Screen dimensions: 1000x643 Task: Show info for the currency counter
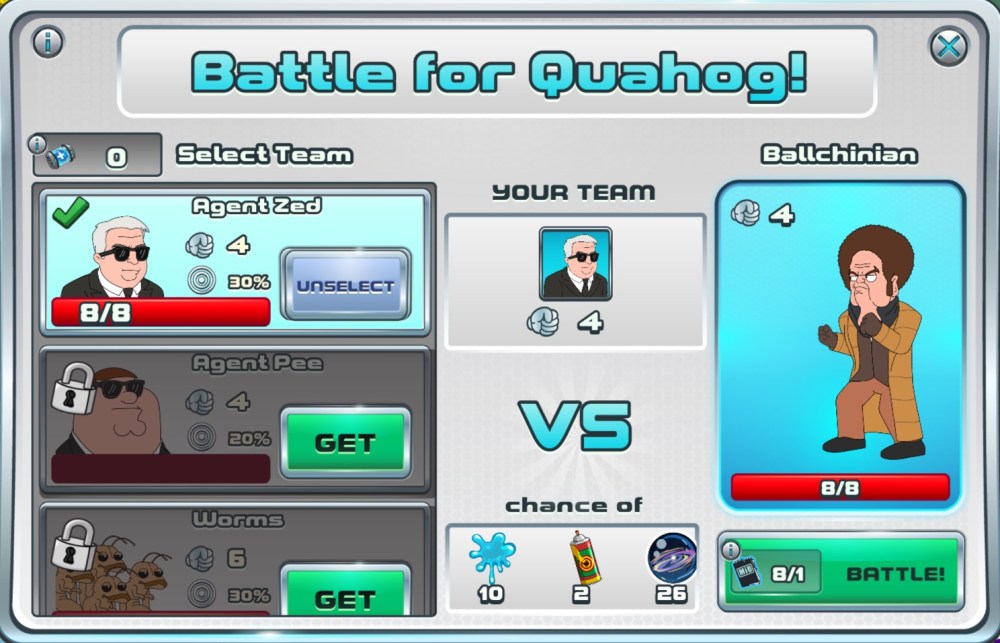pyautogui.click(x=39, y=144)
